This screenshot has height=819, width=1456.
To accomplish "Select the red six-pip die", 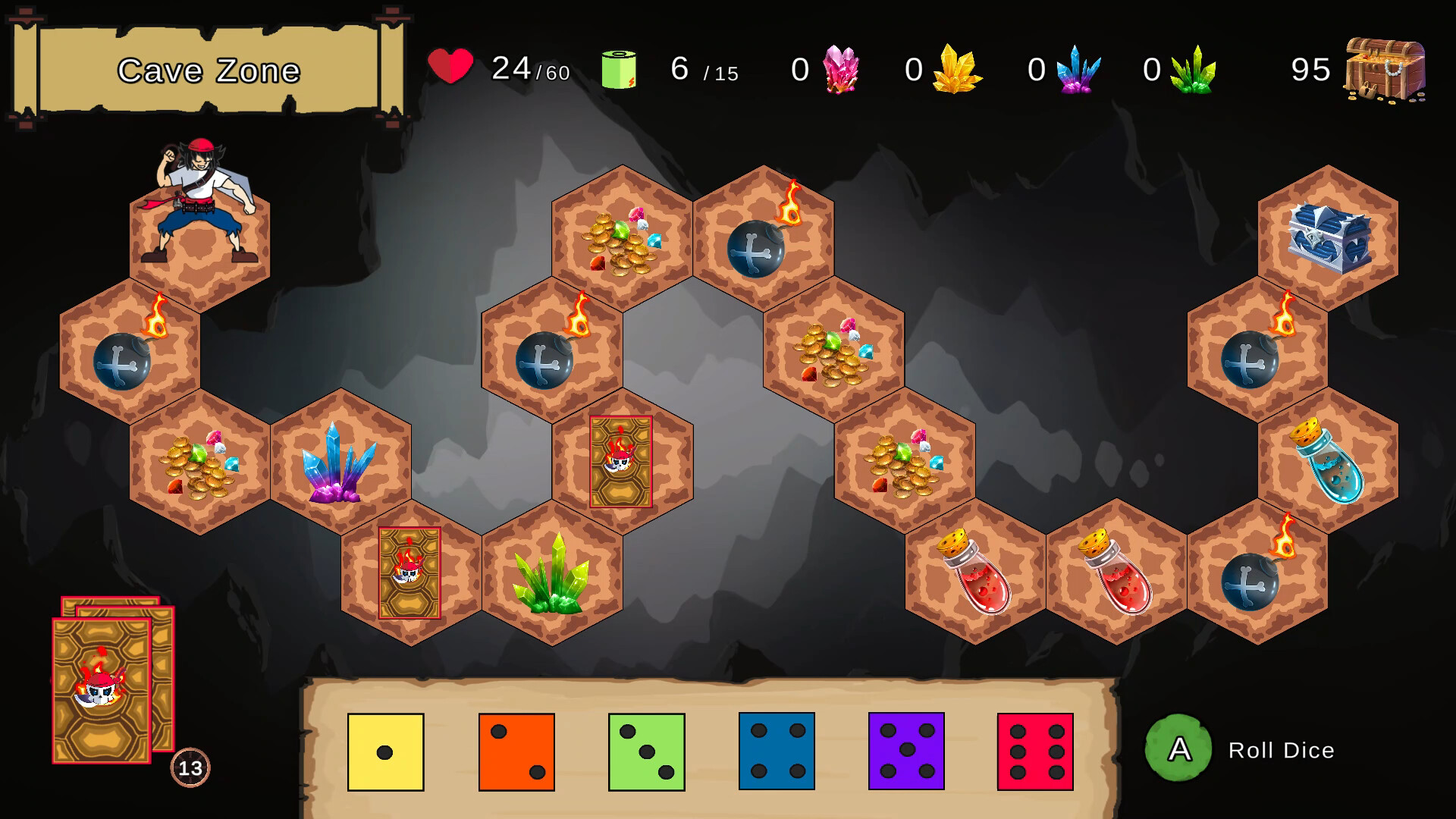I will (x=1037, y=751).
